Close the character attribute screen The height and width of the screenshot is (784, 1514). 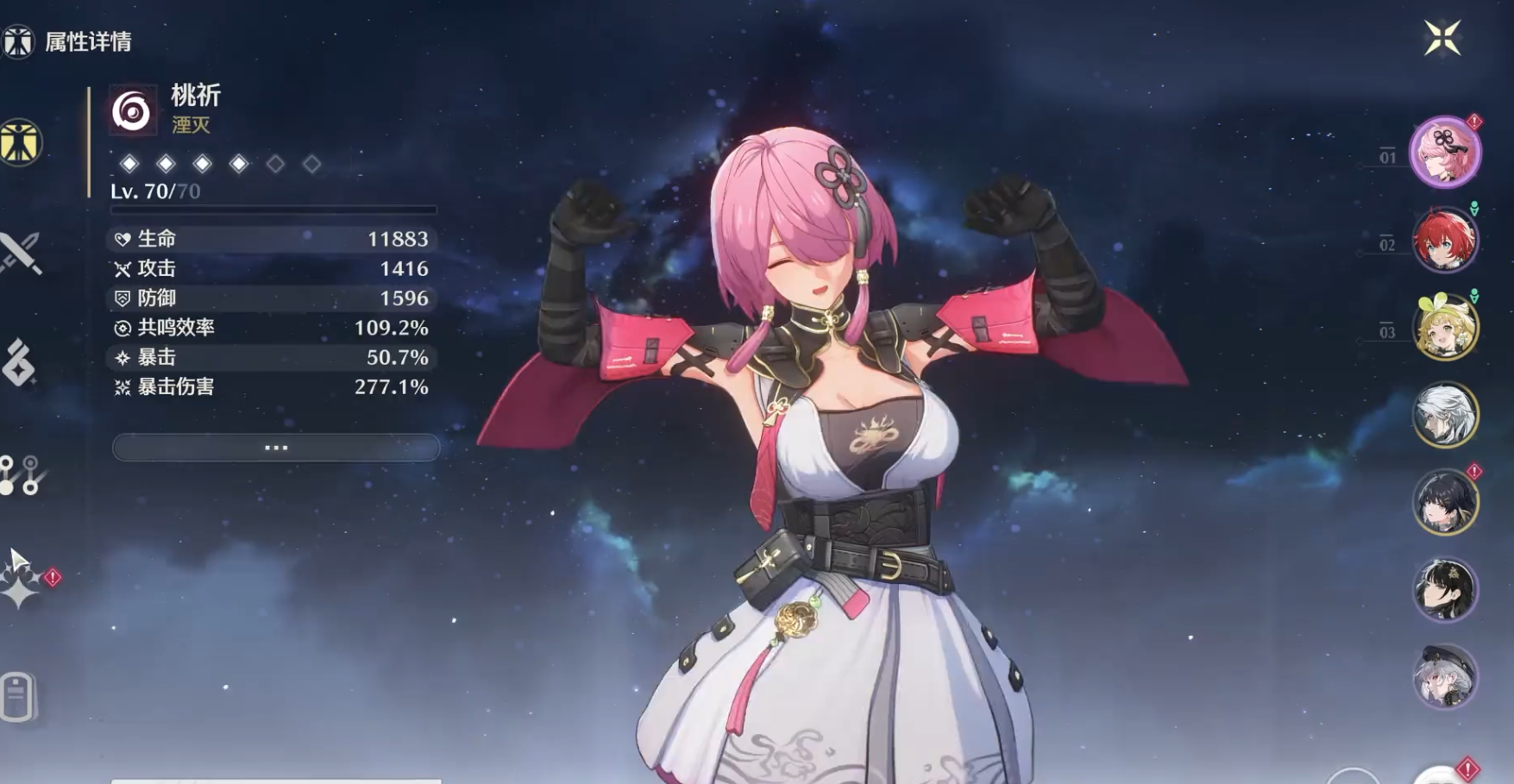1442,38
